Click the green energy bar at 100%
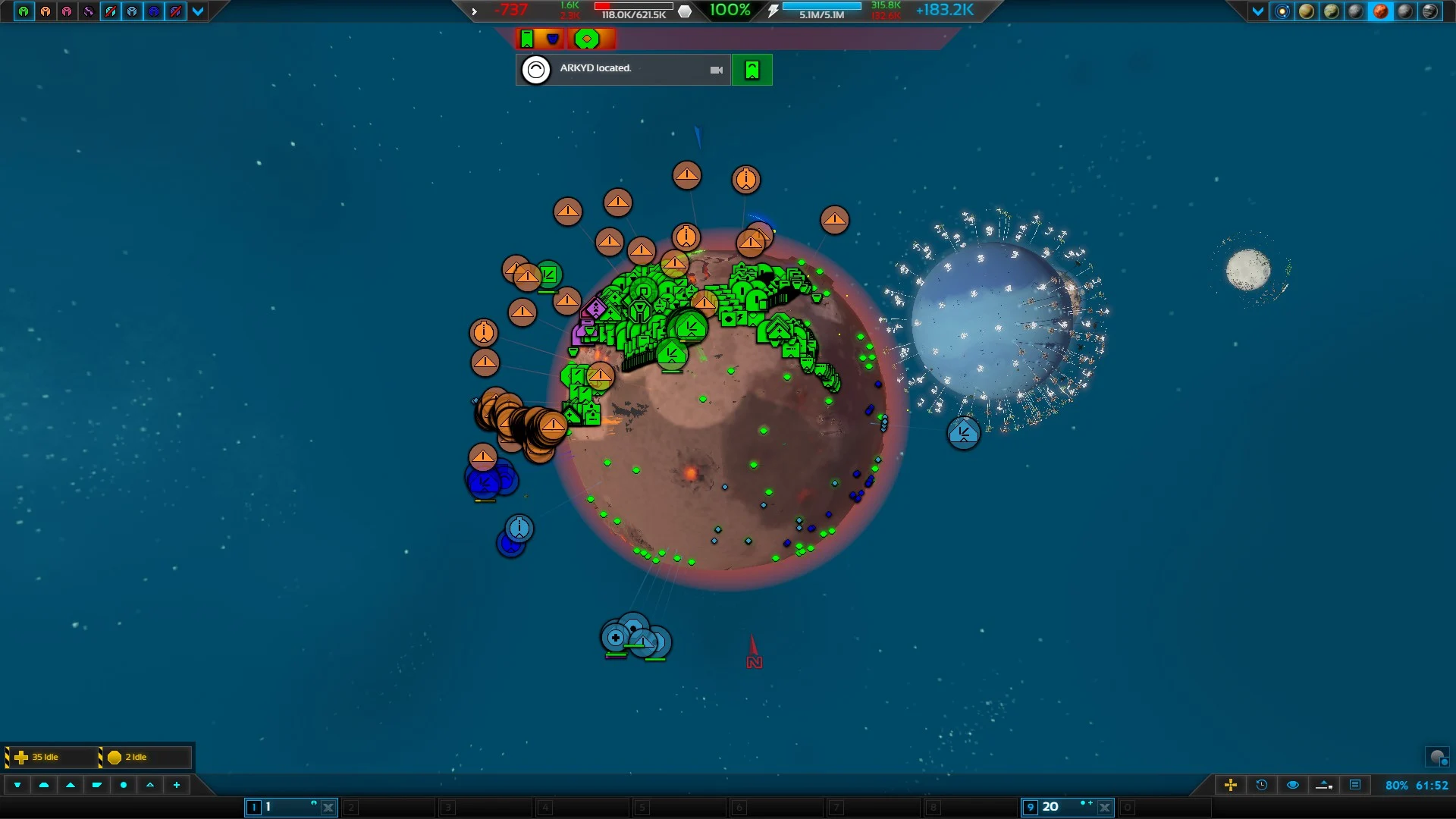 (x=730, y=11)
